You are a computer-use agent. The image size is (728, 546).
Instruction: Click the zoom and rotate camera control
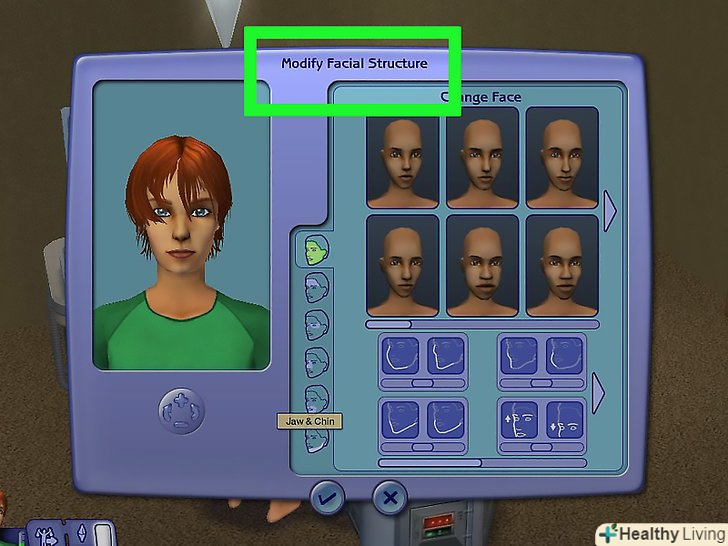[x=181, y=409]
